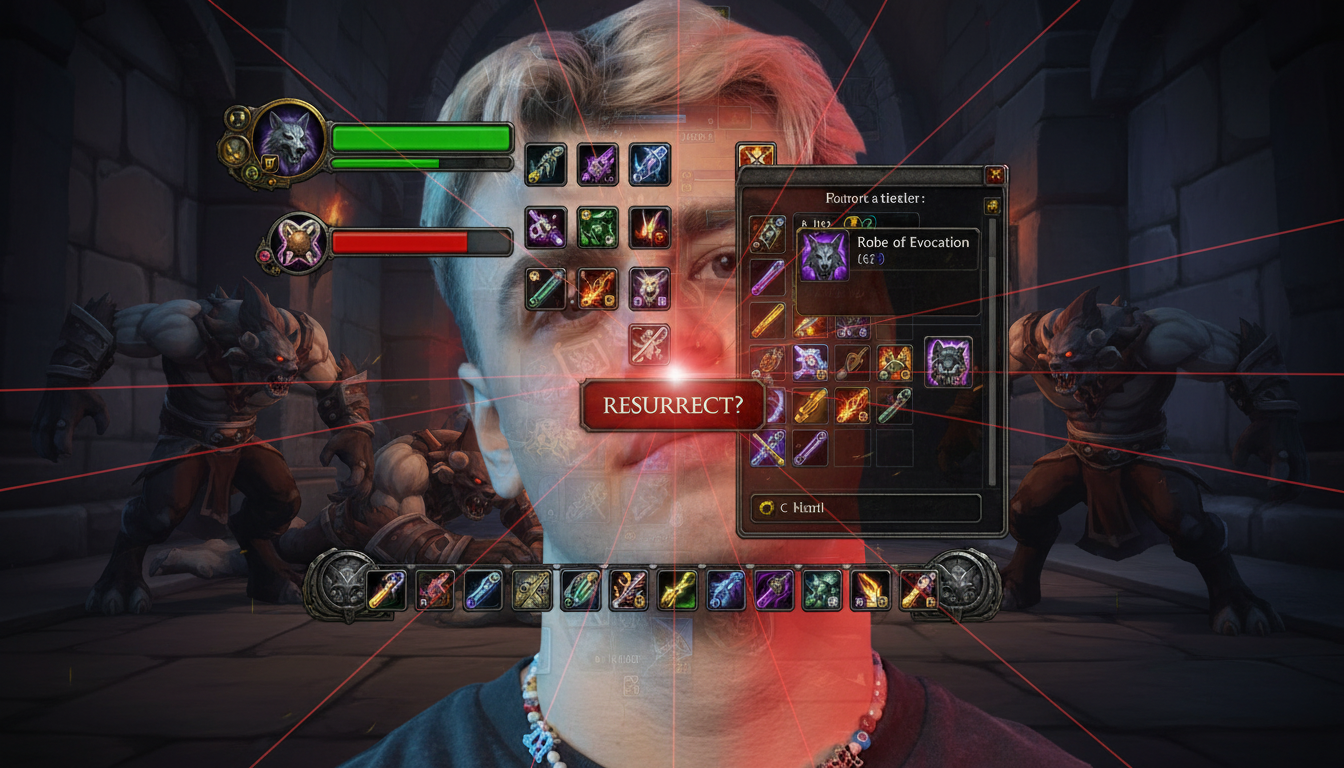The width and height of the screenshot is (1344, 768).
Task: Select the Robe of Evocation wolf icon
Action: click(824, 255)
